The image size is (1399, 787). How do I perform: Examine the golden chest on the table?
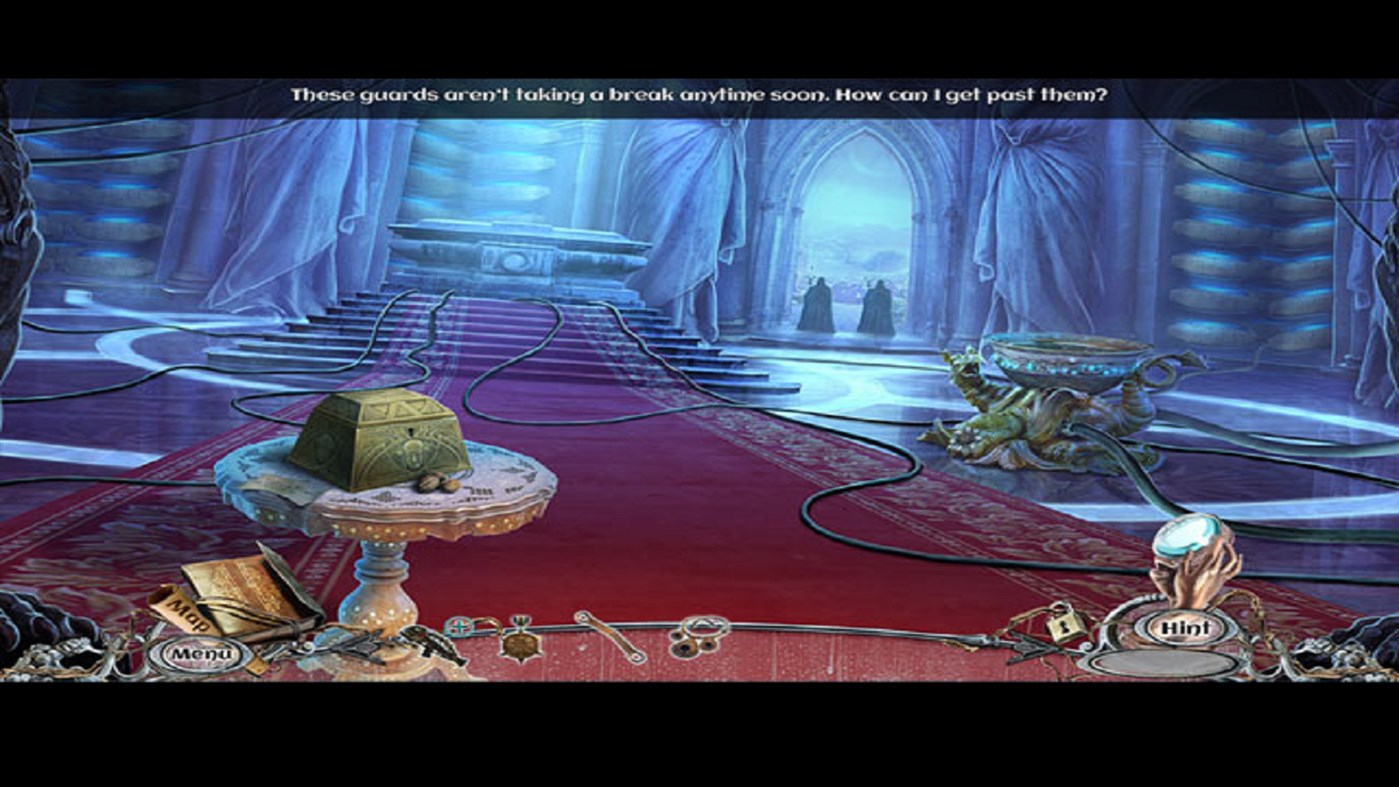click(380, 445)
